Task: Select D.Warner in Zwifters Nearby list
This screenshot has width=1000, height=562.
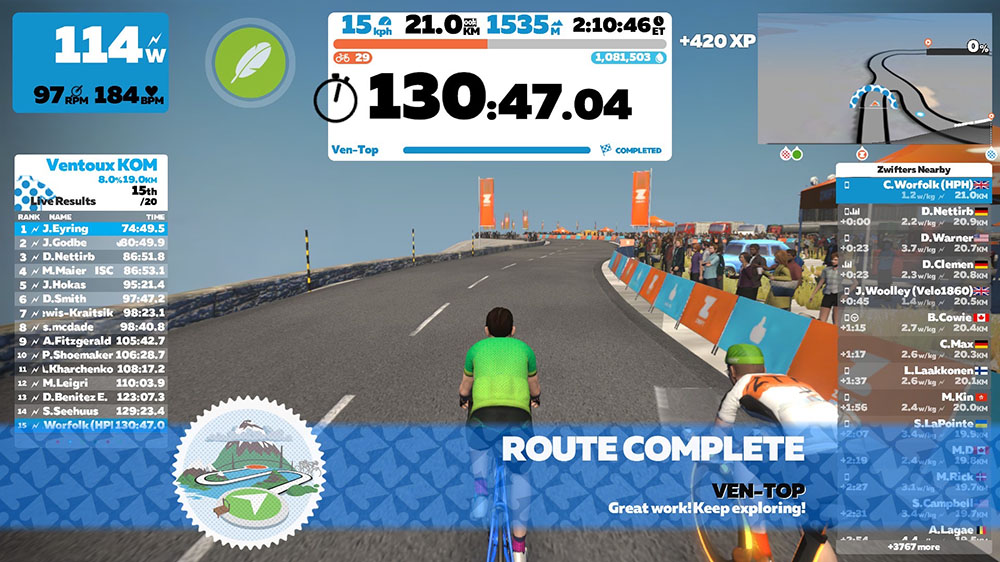Action: pos(917,243)
